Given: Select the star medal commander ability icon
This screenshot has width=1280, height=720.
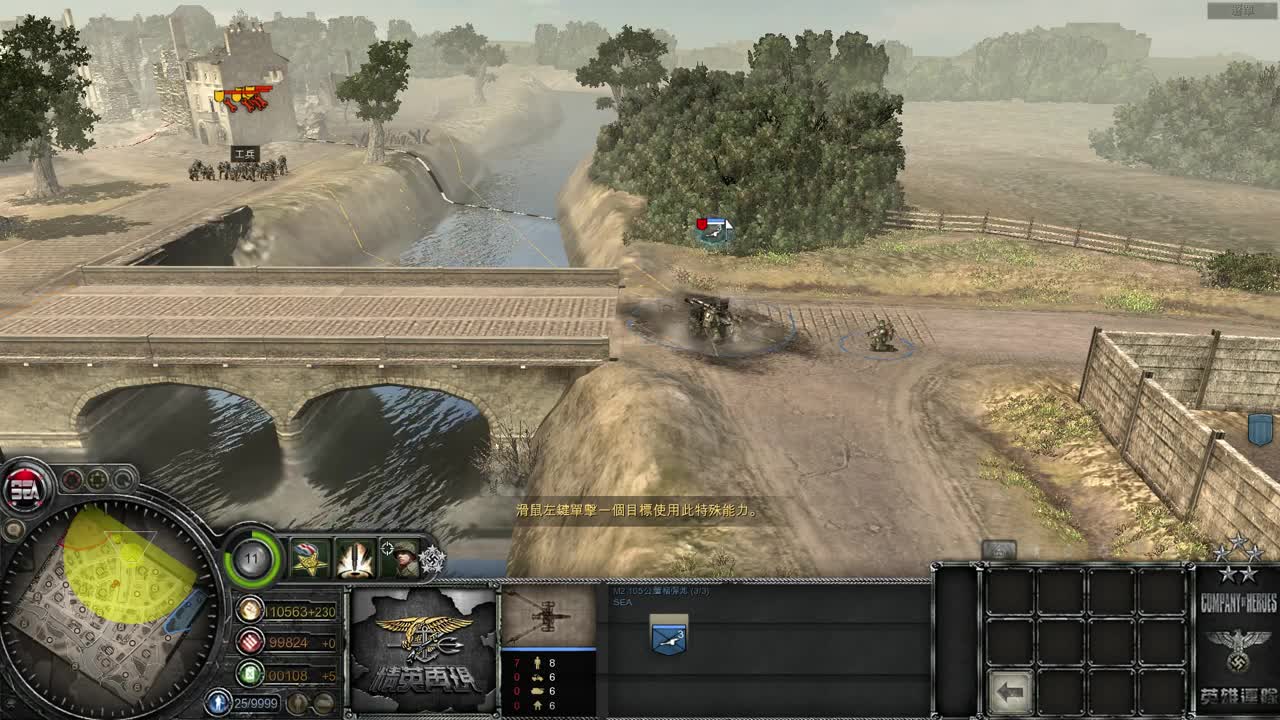Looking at the screenshot, I should coord(308,558).
